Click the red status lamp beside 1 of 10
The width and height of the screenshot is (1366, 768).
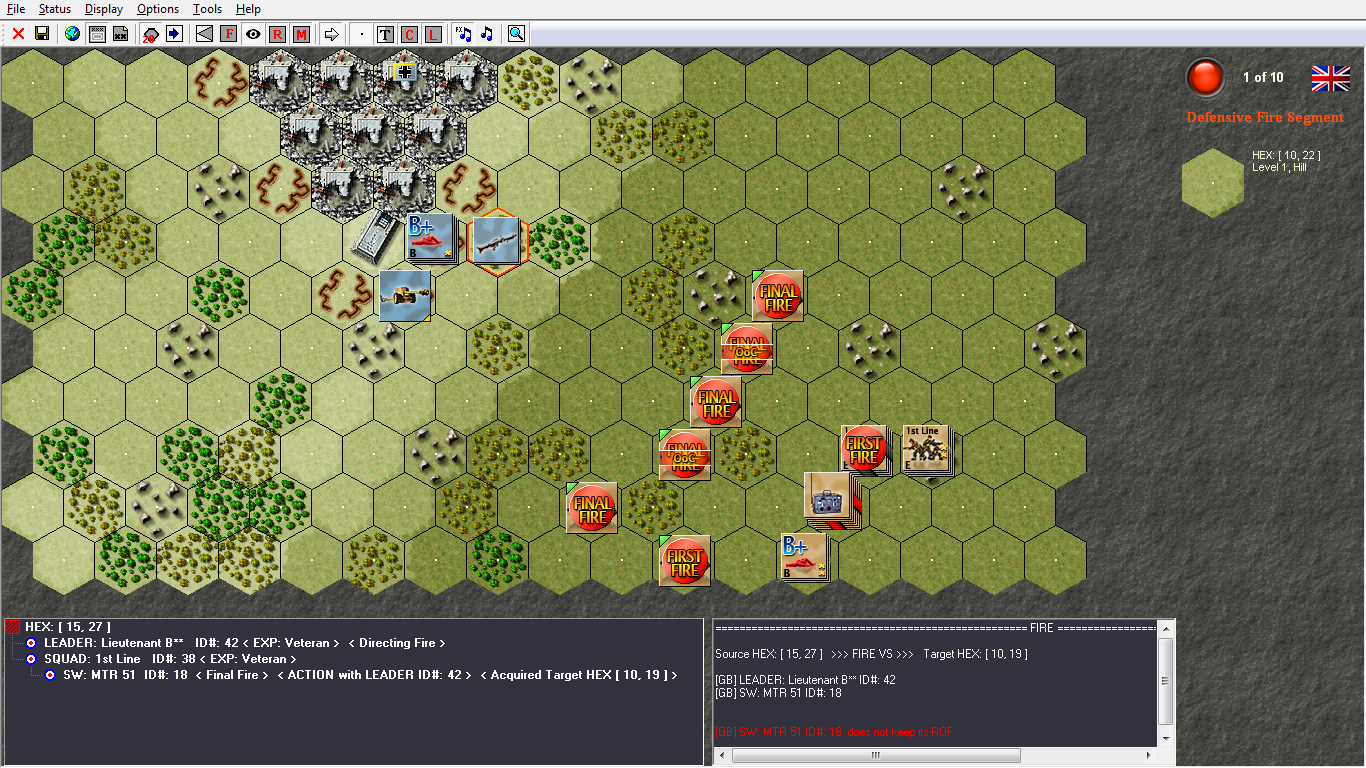[x=1205, y=76]
